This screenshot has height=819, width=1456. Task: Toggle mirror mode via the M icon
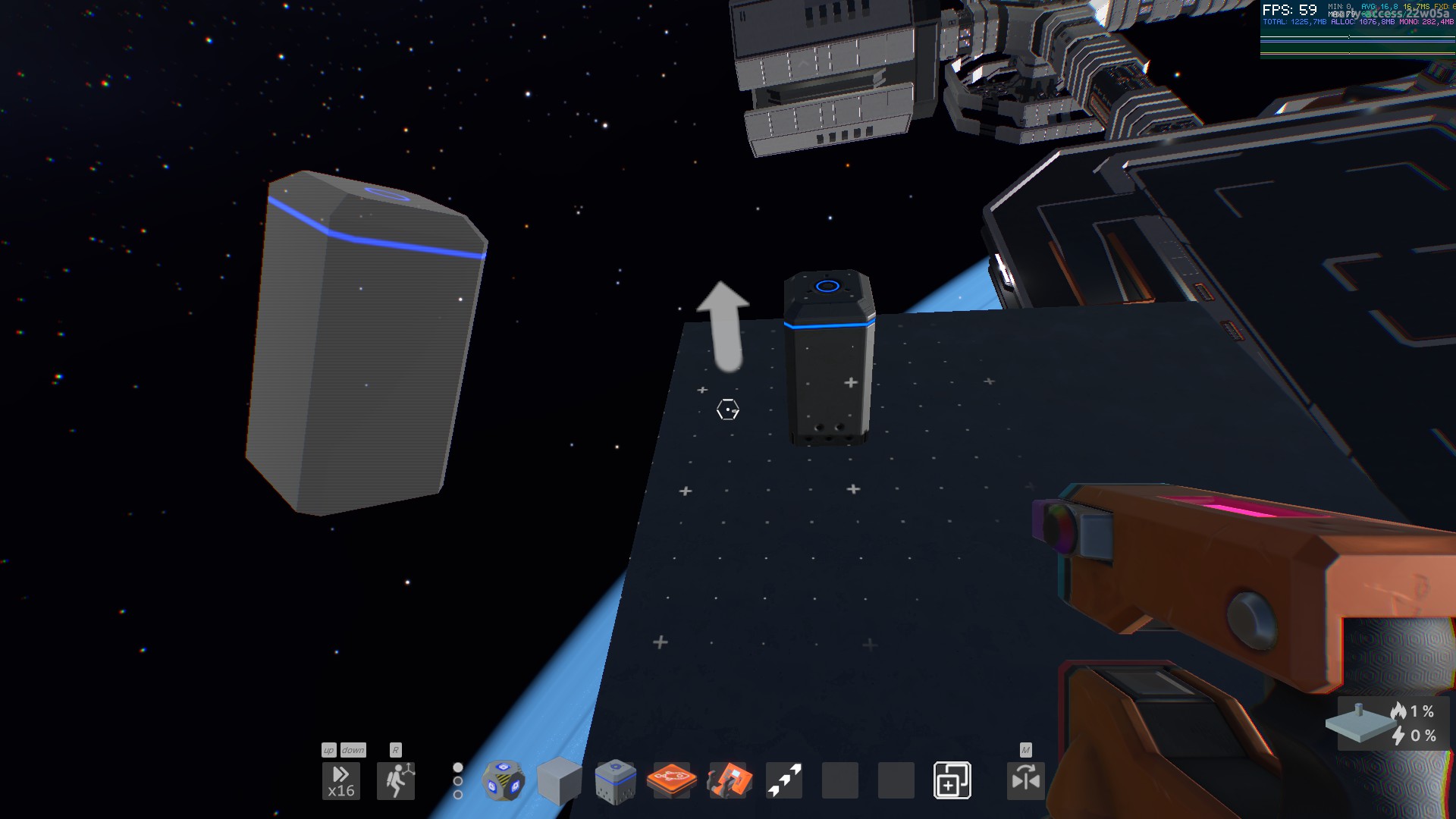[x=1025, y=751]
